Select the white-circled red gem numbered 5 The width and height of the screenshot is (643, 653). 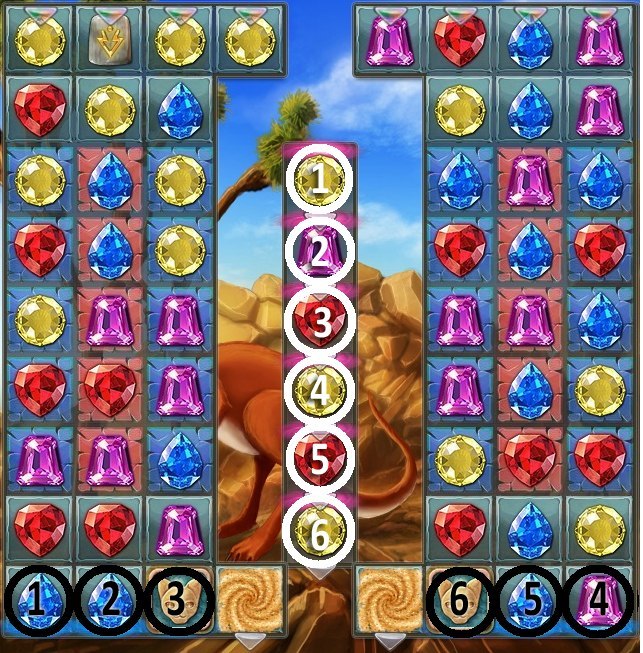pos(319,461)
